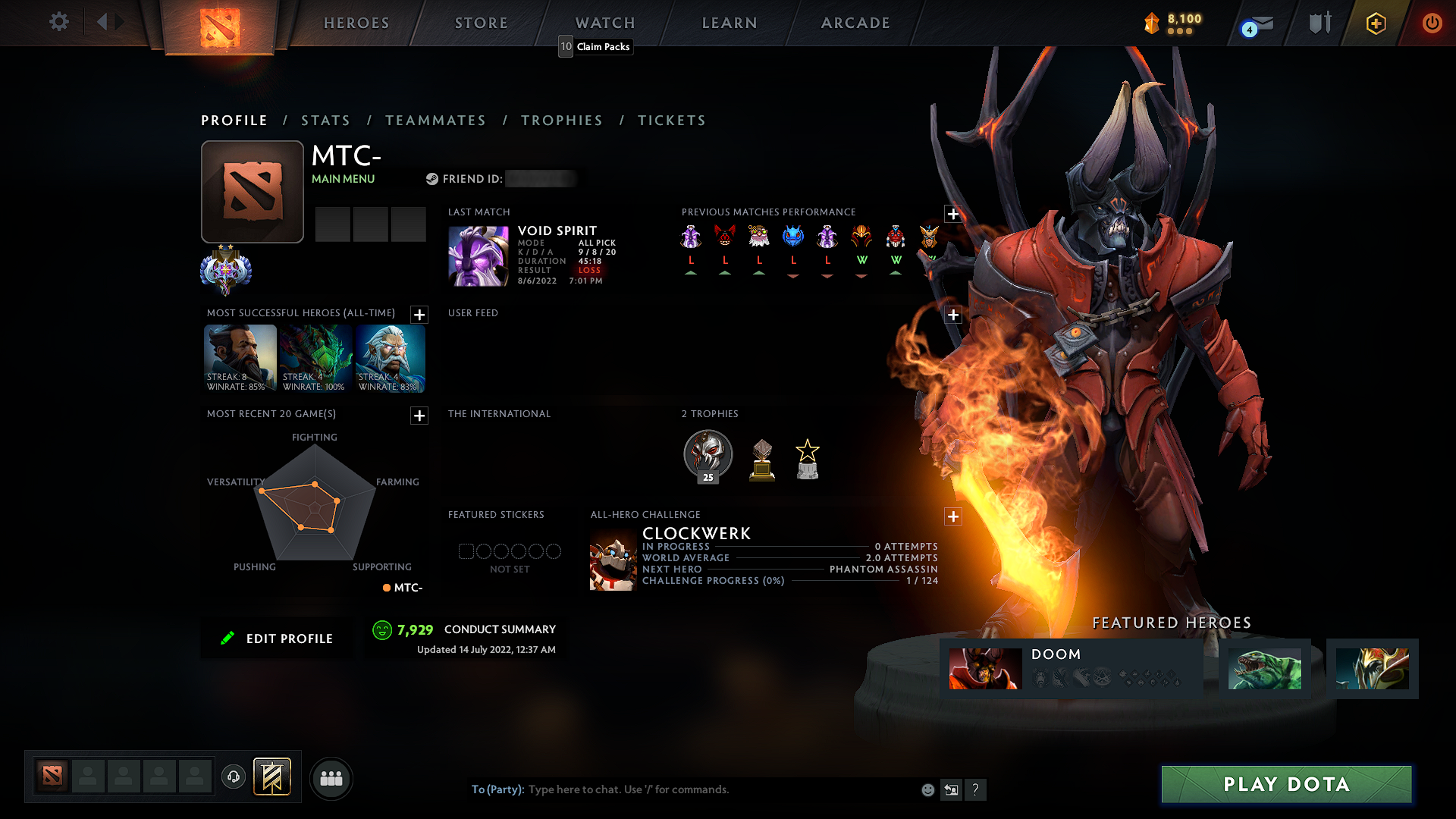Open notifications mail icon showing 4 alerts
1456x819 pixels.
click(1255, 23)
